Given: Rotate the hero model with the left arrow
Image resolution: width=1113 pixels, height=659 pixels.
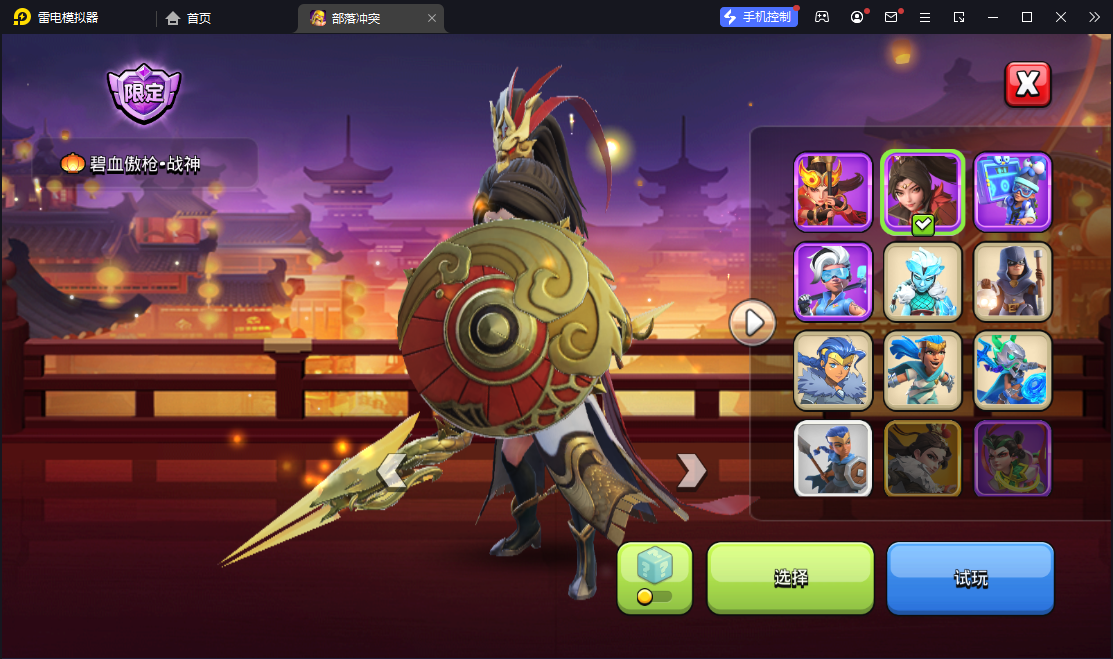Looking at the screenshot, I should [393, 469].
